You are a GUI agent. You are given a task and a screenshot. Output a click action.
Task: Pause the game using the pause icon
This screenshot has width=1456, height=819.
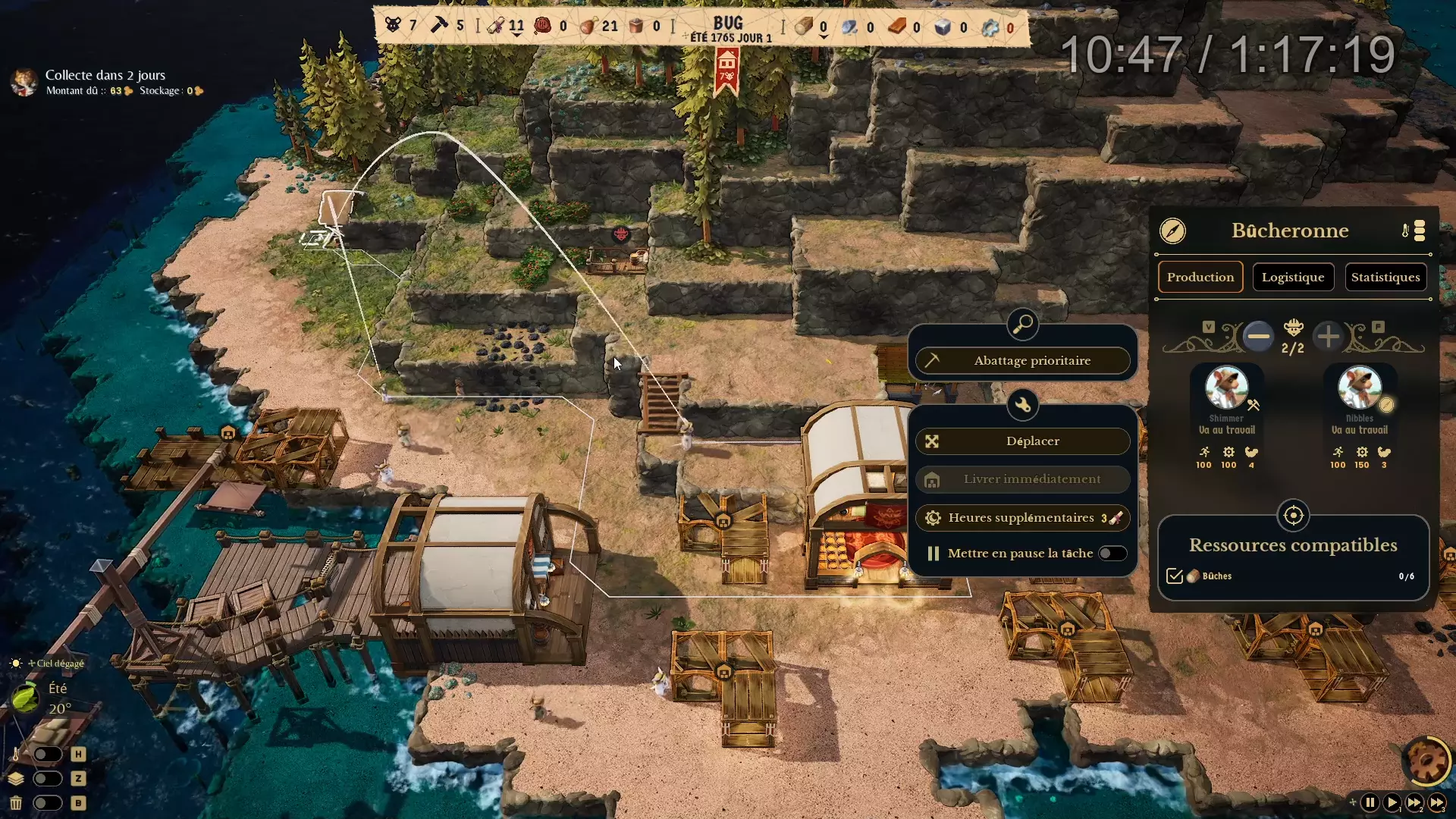pyautogui.click(x=1370, y=802)
